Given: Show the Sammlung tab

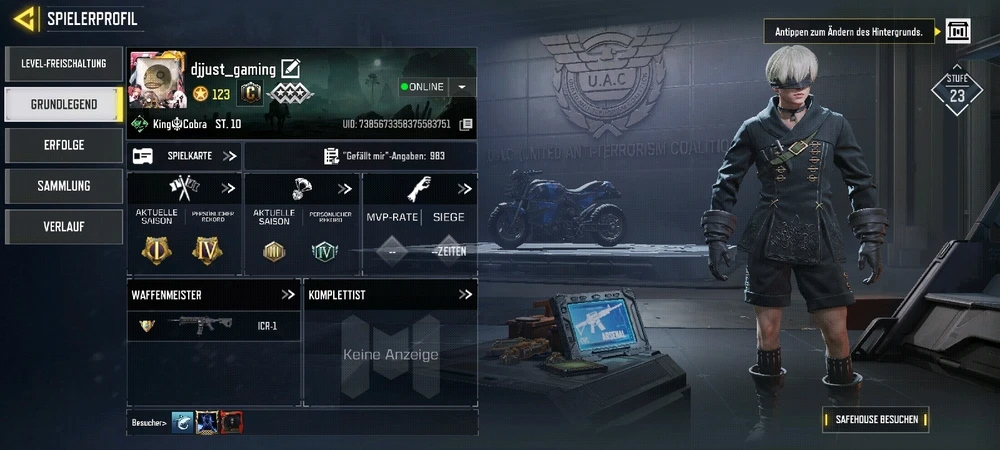Looking at the screenshot, I should tap(63, 186).
